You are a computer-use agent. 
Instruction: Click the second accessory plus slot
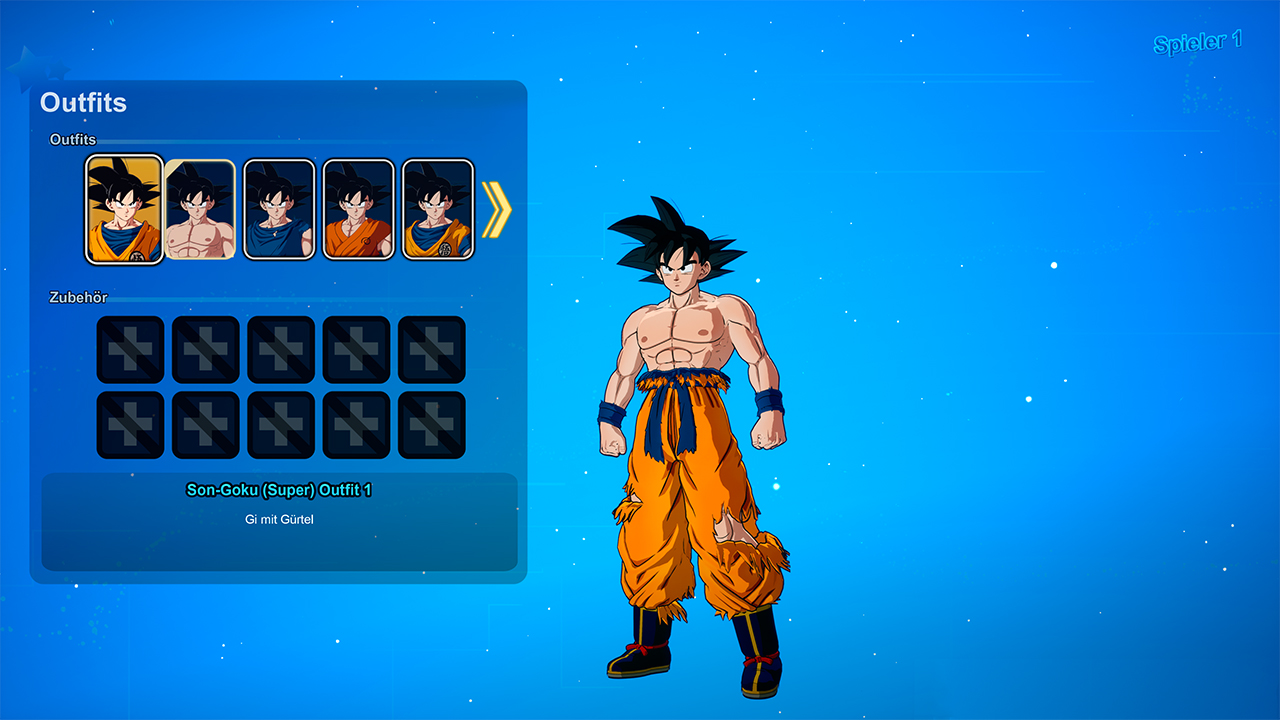[205, 351]
